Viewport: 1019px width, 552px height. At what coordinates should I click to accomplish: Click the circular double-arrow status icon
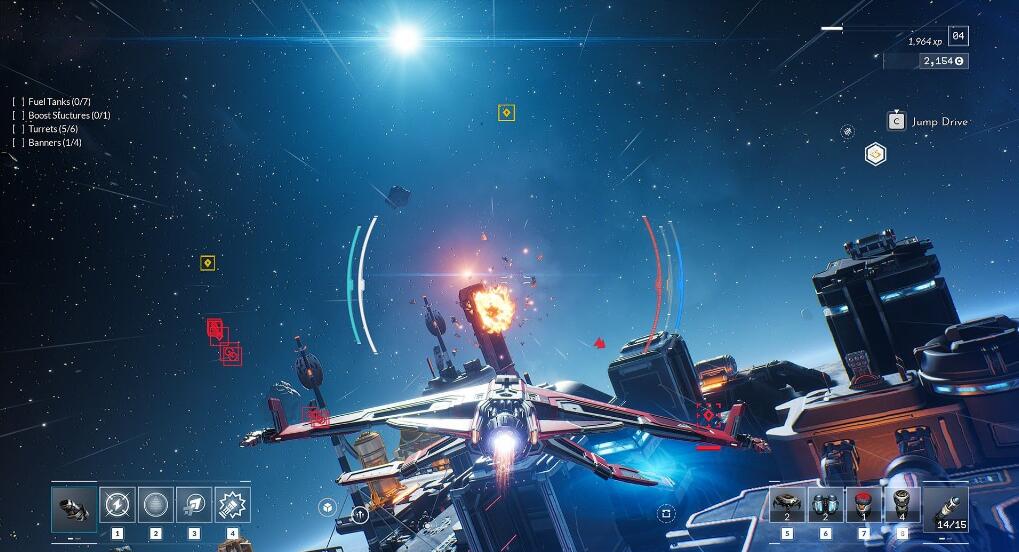(360, 516)
